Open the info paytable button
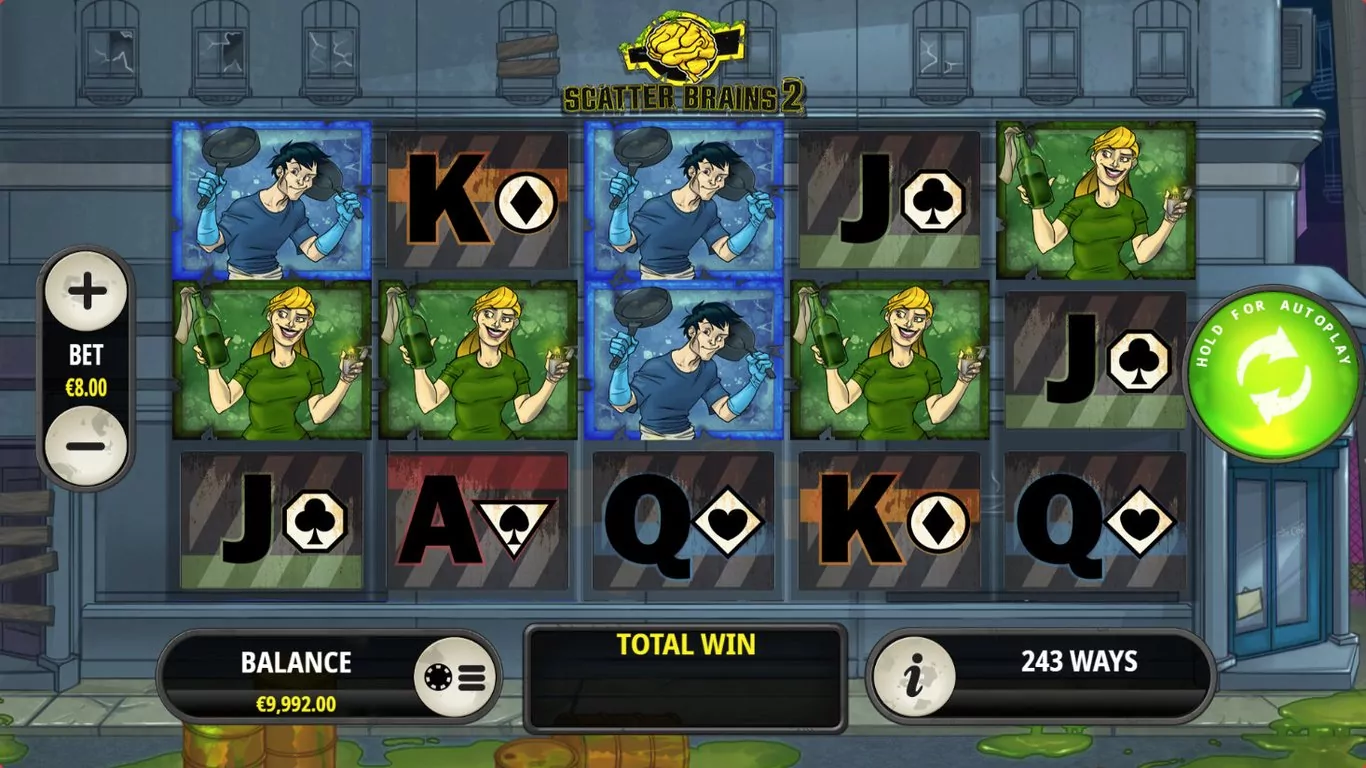1366x768 pixels. pyautogui.click(x=913, y=678)
